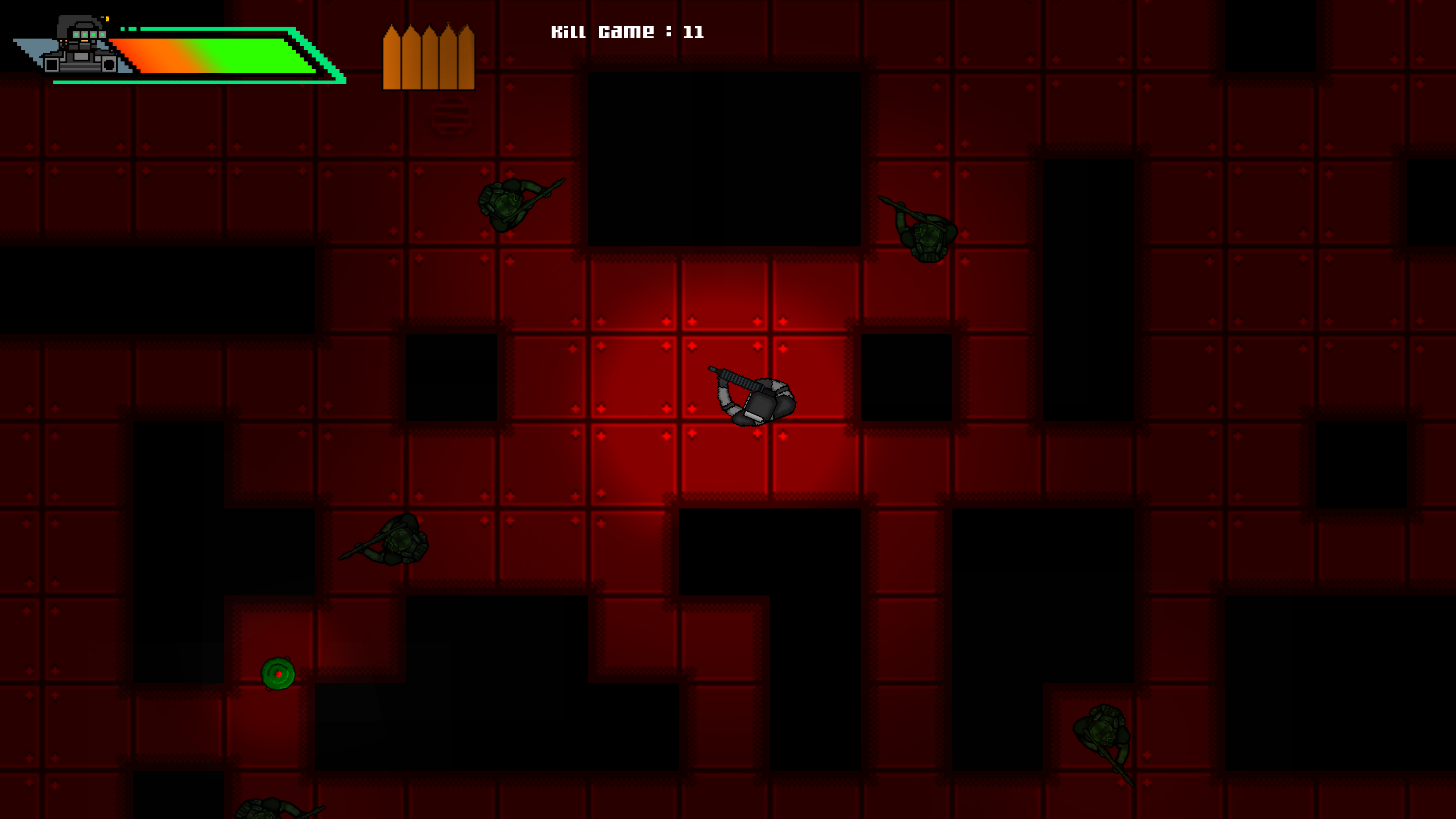Click the Kill Game : 11 counter

point(627,32)
